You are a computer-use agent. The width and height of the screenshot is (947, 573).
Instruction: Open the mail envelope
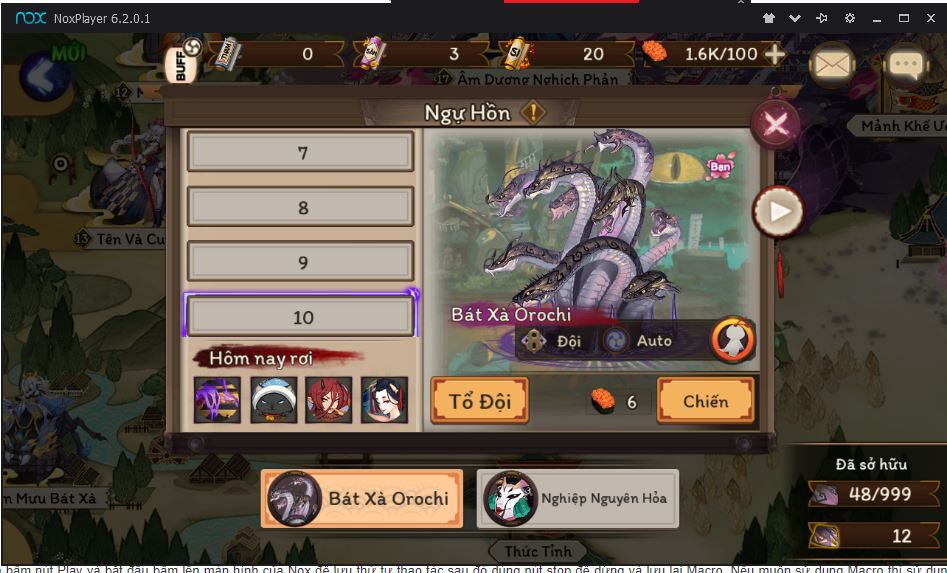832,64
